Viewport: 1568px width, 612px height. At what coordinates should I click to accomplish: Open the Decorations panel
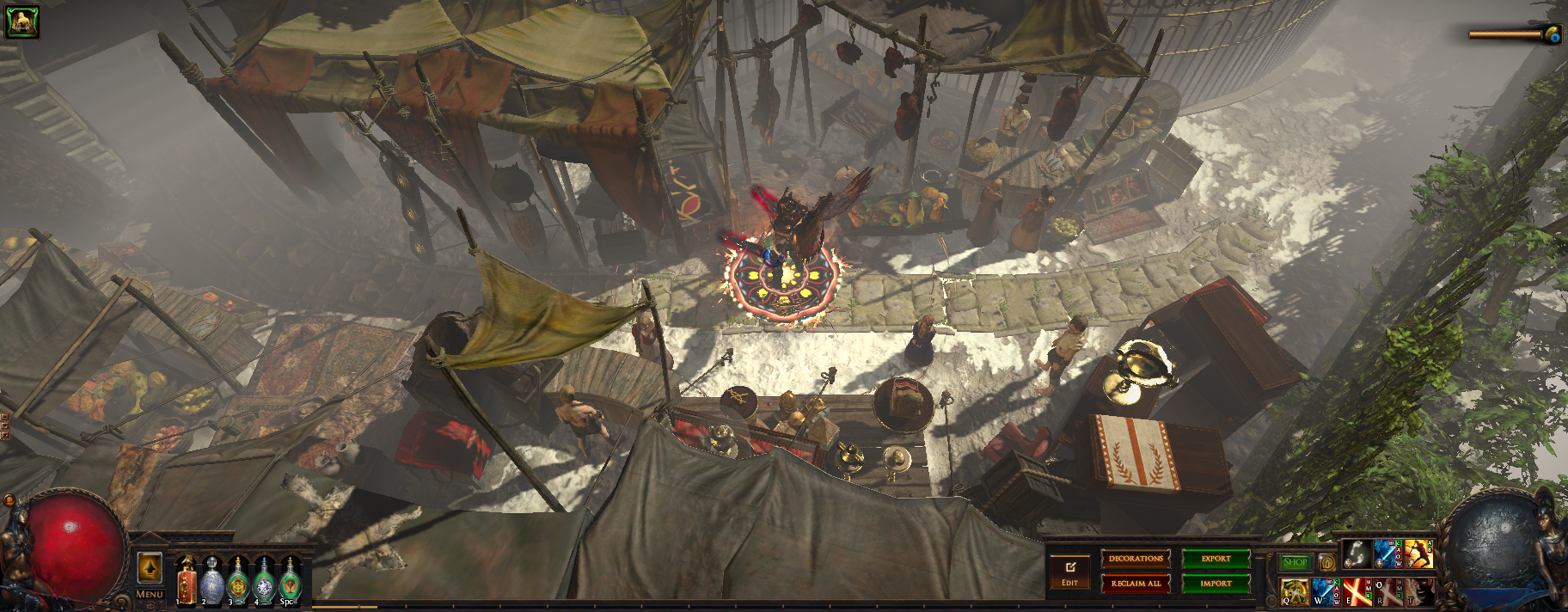click(x=1136, y=559)
